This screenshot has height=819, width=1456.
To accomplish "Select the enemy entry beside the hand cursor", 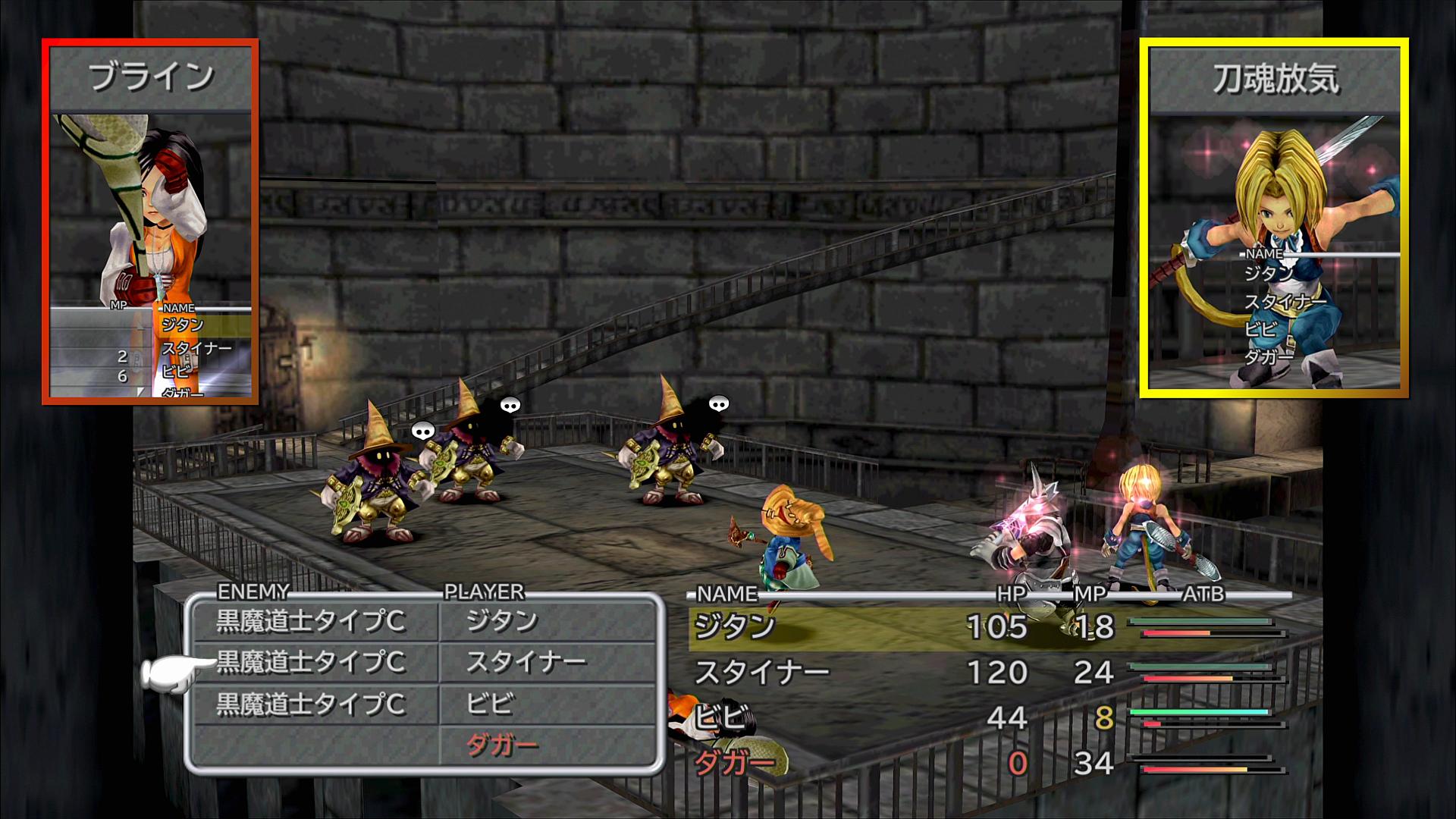I will (311, 664).
